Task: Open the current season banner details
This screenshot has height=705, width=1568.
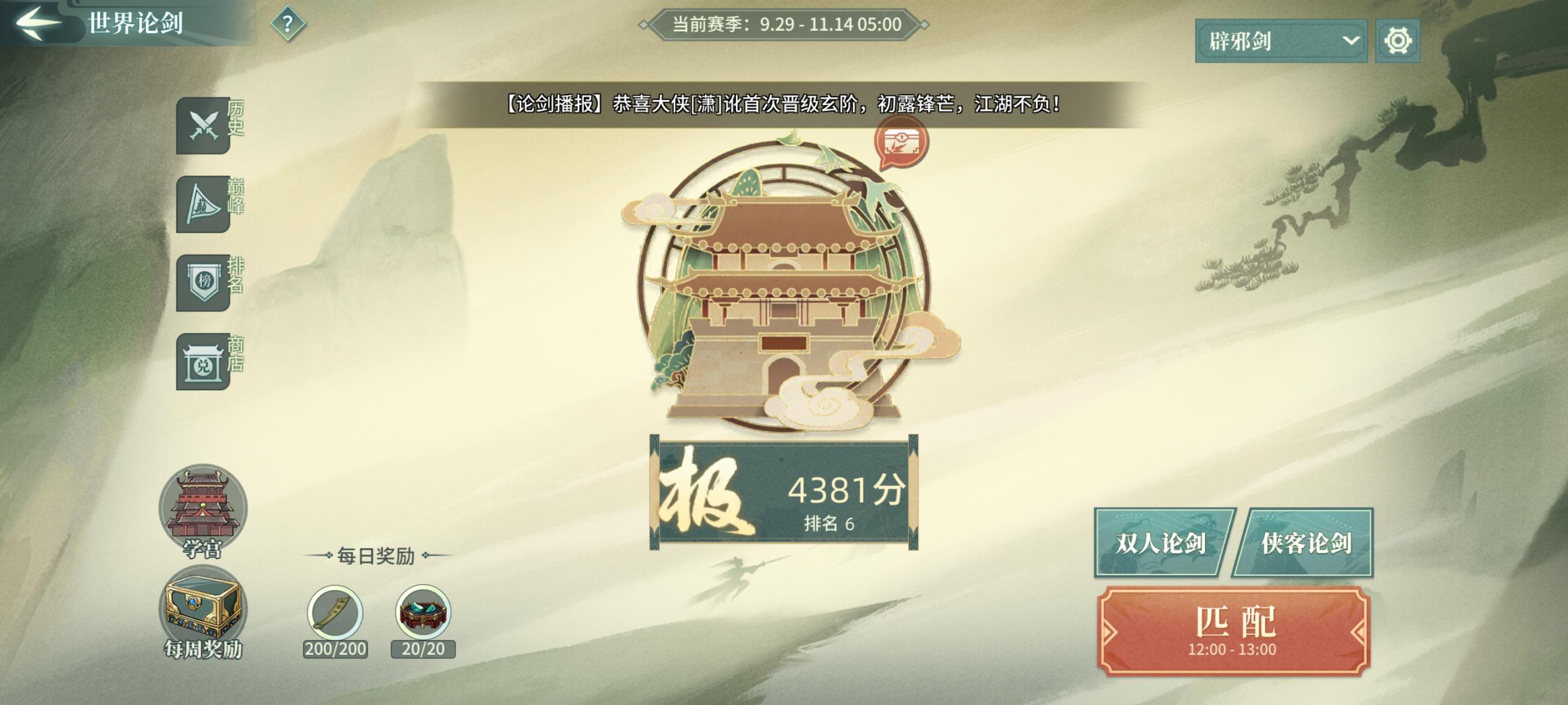Action: click(x=784, y=24)
